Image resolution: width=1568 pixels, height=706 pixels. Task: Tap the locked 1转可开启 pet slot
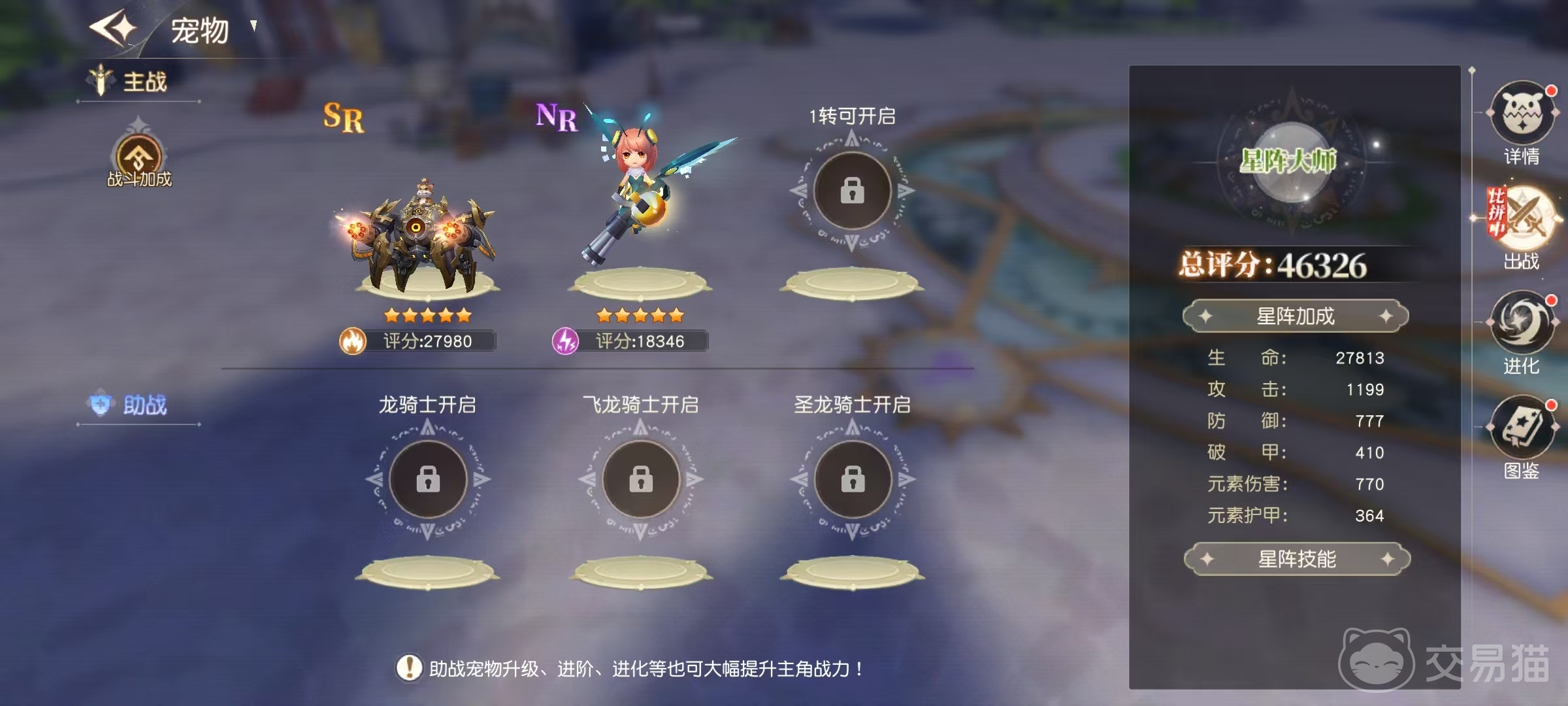[852, 191]
